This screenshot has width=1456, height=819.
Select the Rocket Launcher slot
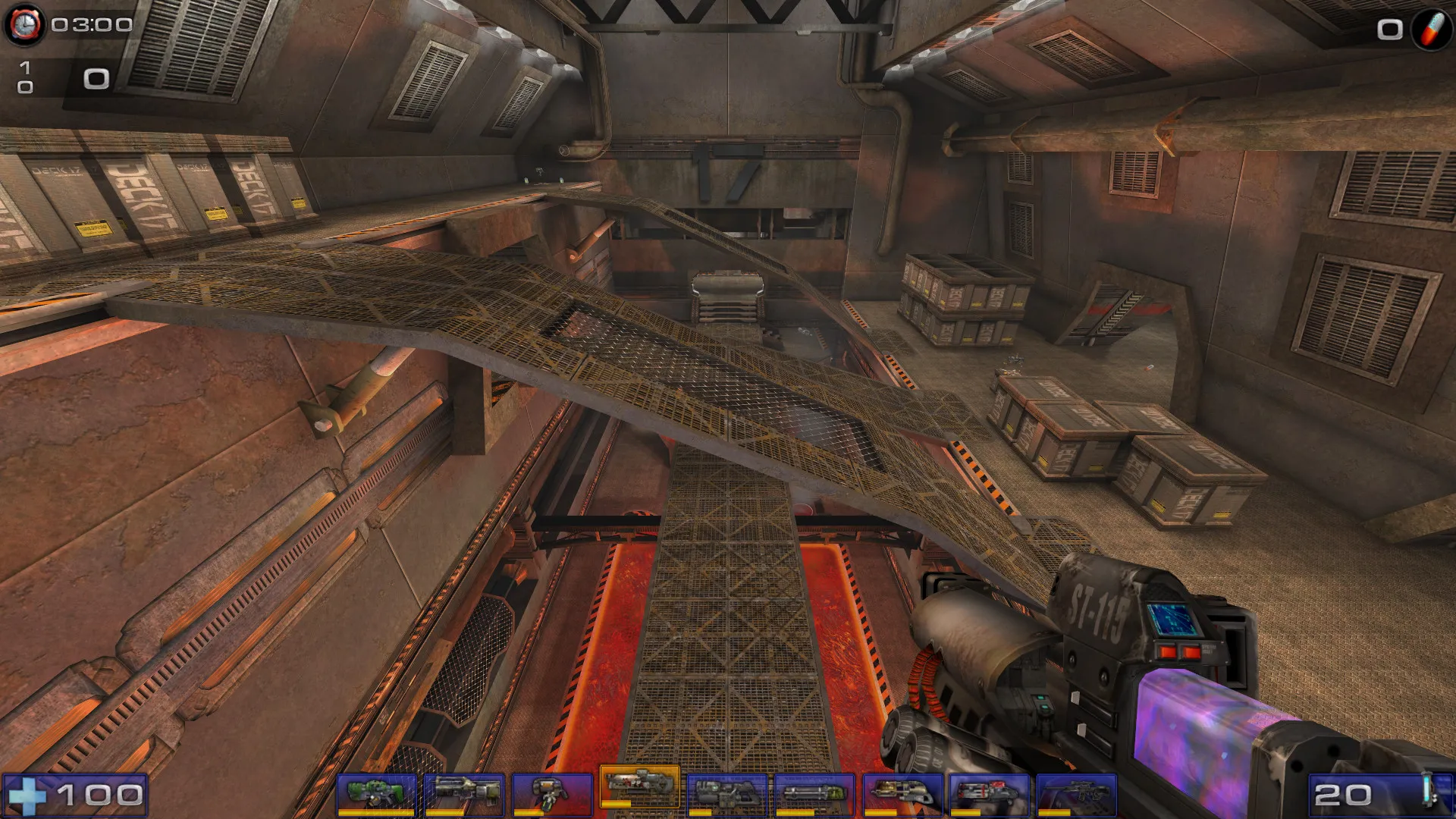(990, 794)
